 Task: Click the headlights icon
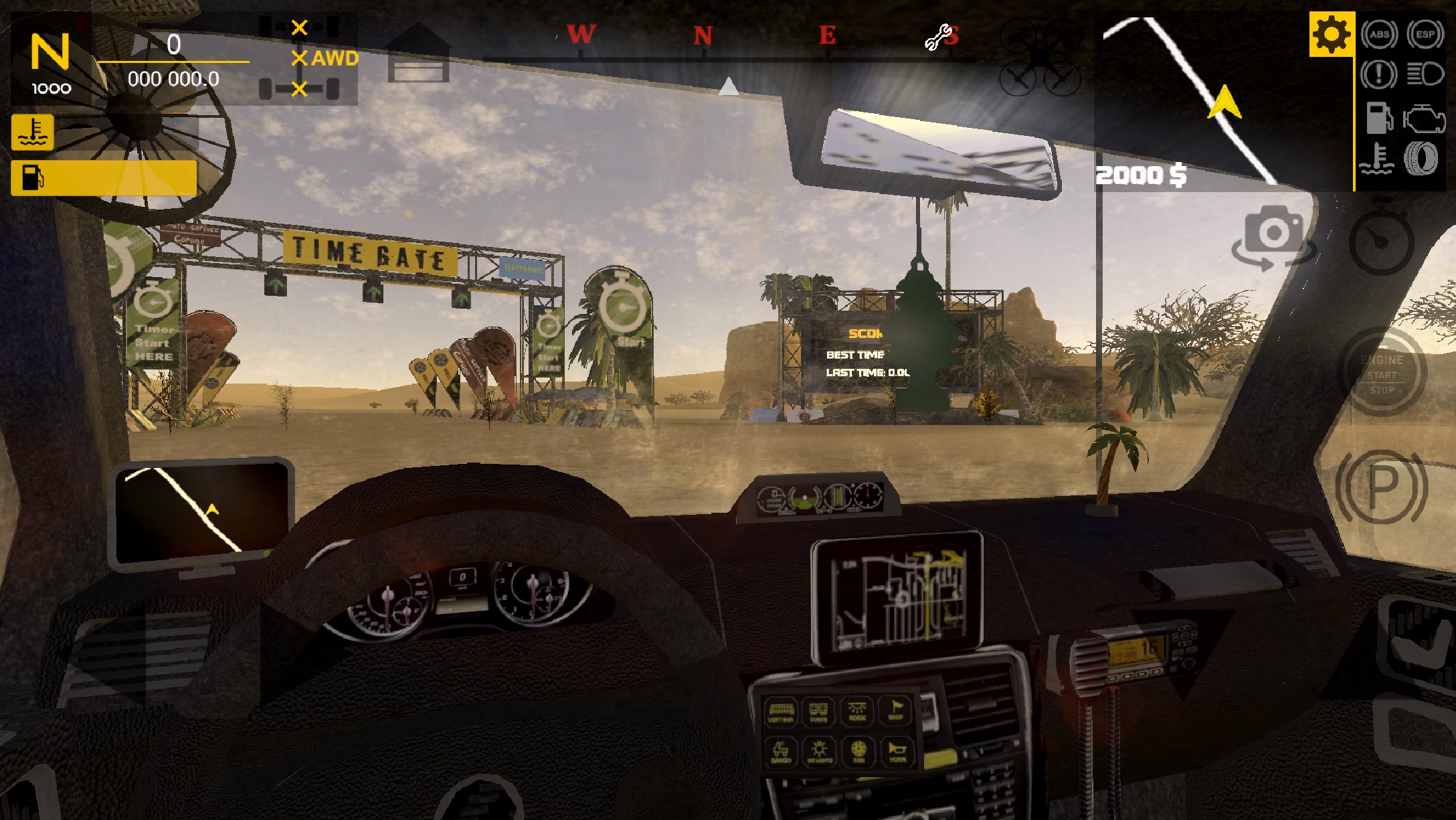click(1425, 74)
